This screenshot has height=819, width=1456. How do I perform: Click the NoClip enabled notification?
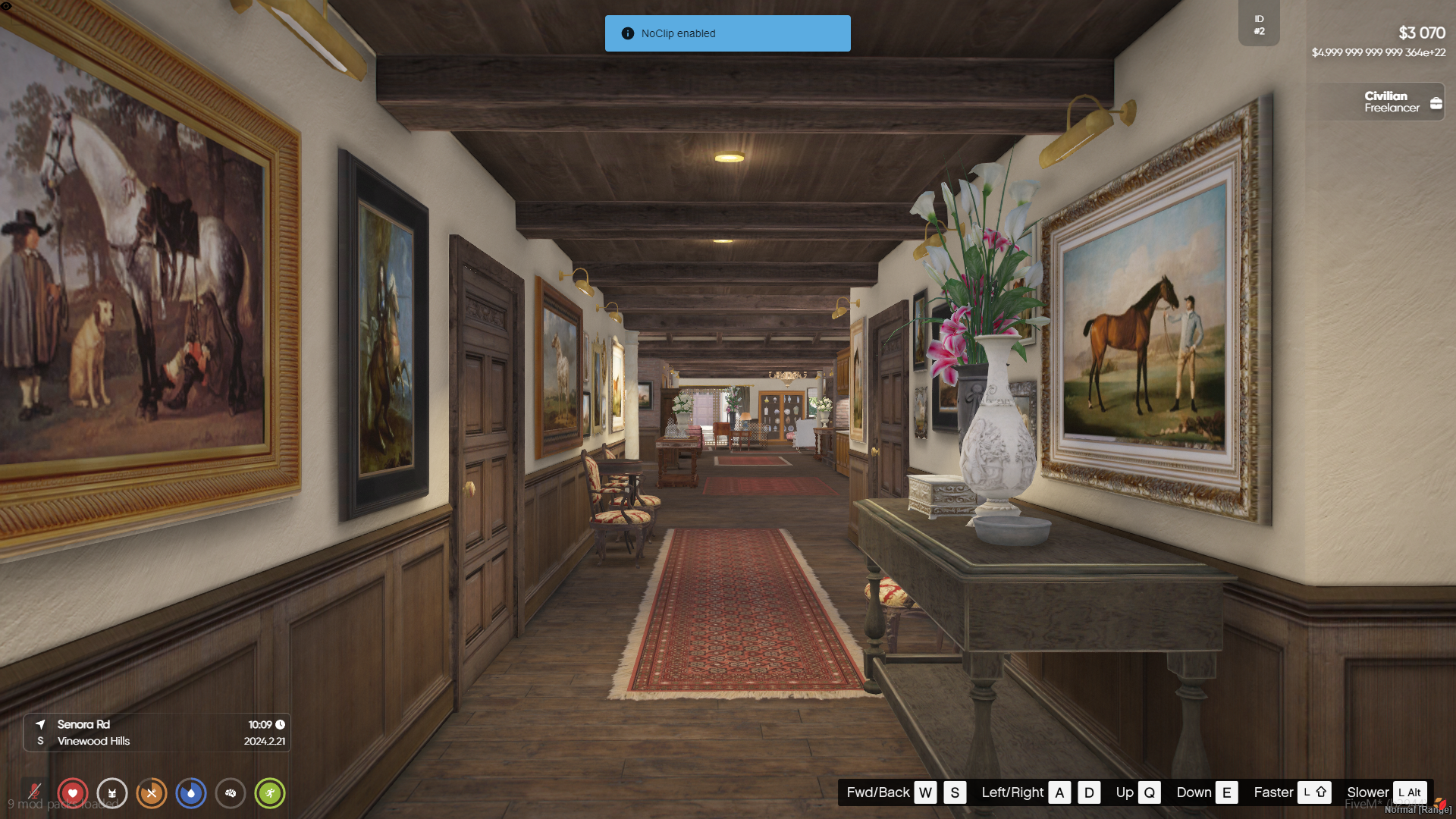coord(727,33)
